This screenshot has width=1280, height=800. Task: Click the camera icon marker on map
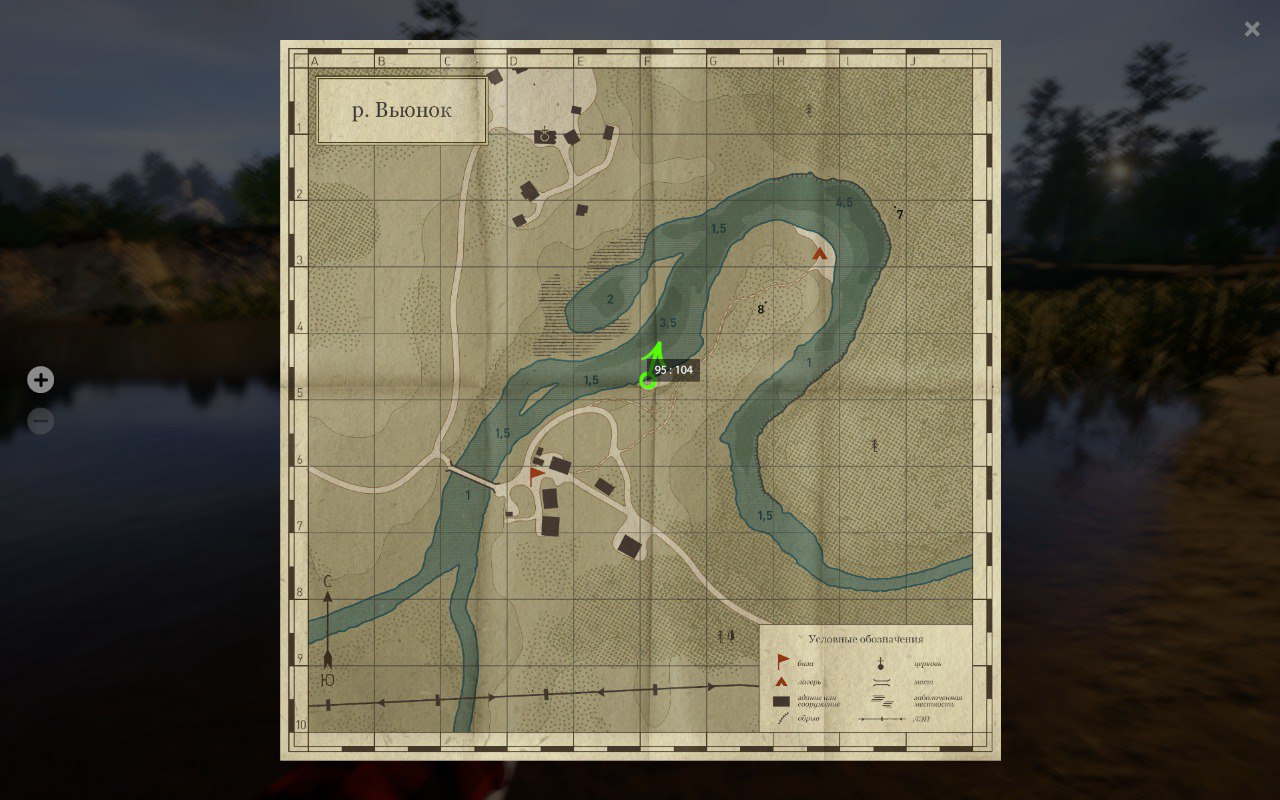545,136
